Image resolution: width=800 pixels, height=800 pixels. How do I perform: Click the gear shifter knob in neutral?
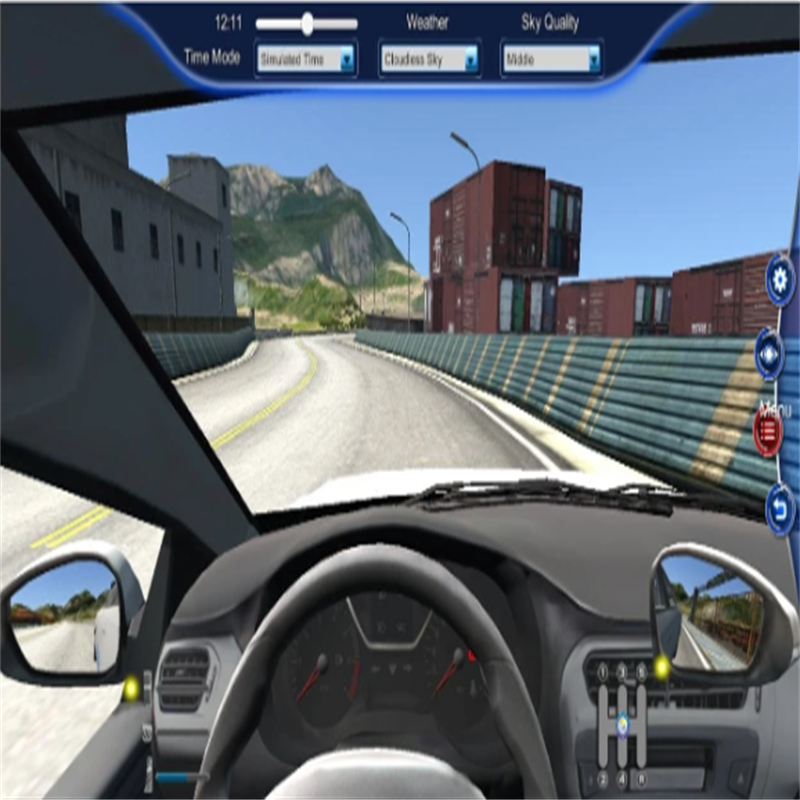click(x=622, y=723)
